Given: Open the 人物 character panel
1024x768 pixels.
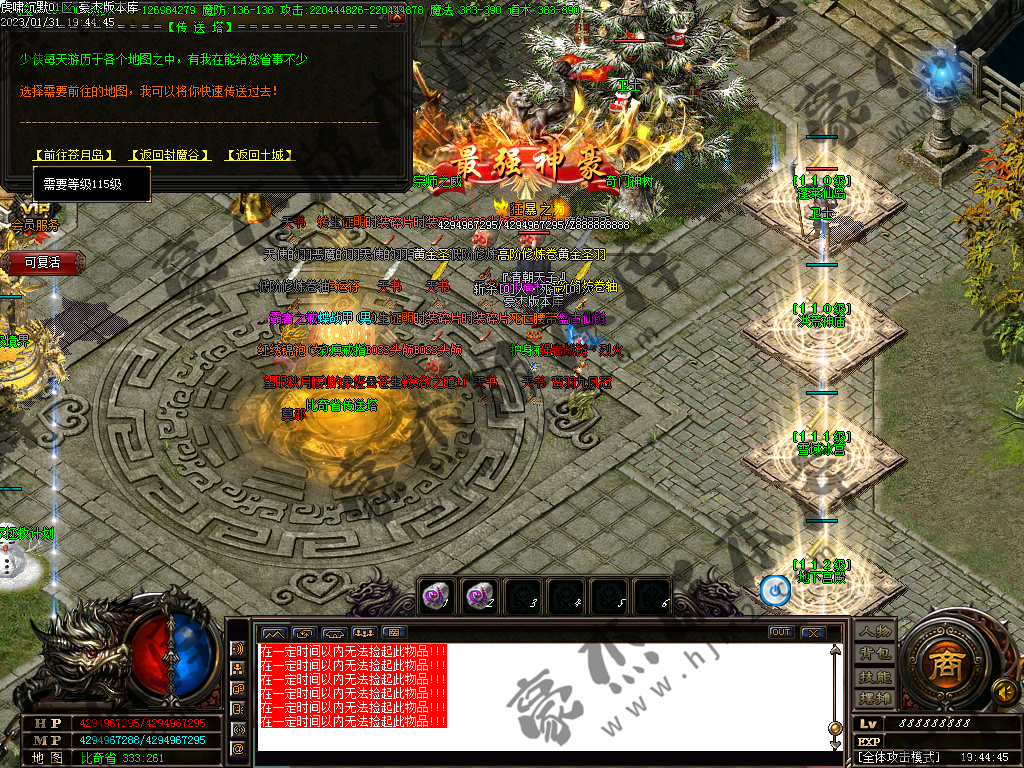Looking at the screenshot, I should [875, 632].
